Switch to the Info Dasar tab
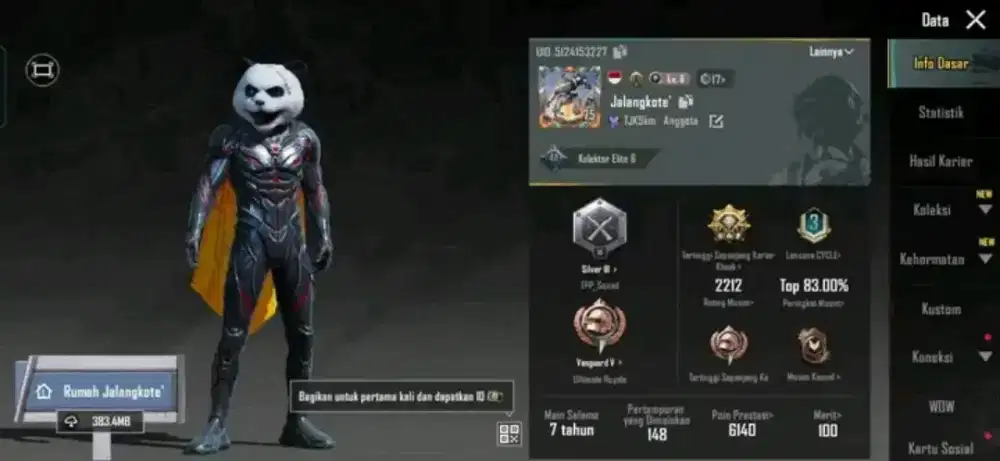The width and height of the screenshot is (1000, 461). (940, 63)
